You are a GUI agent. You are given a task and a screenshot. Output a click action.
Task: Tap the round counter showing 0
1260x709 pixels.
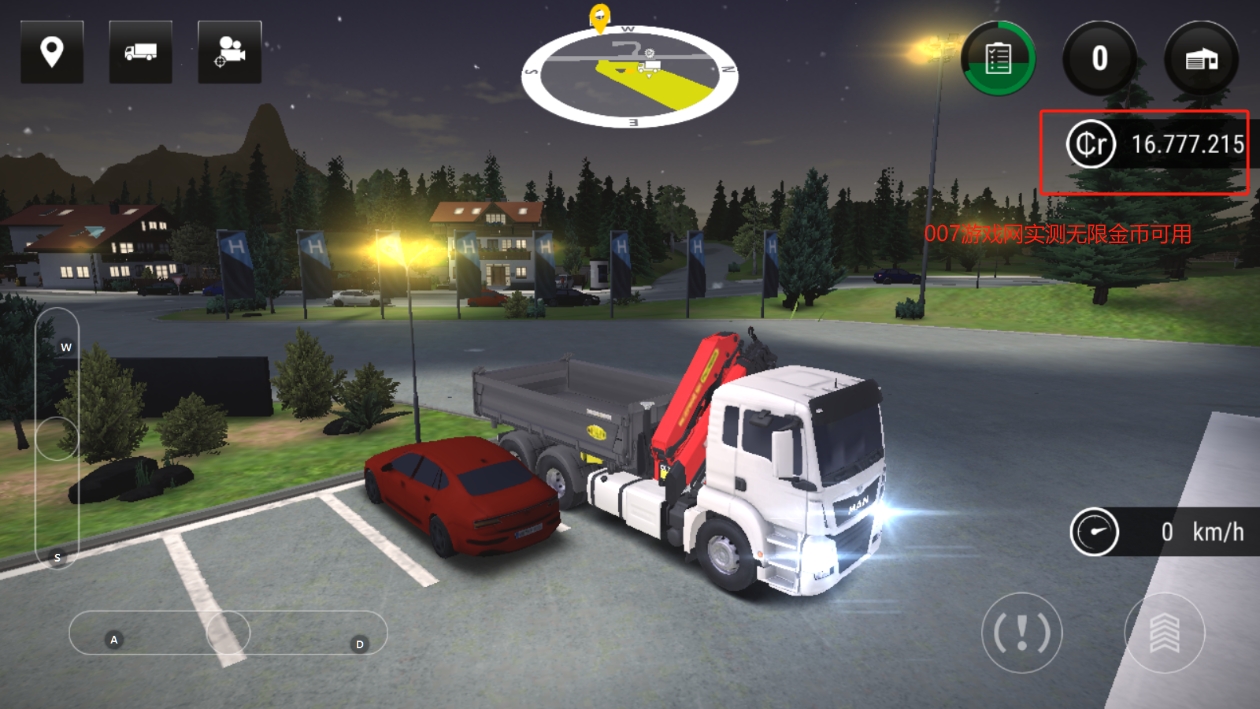pos(1099,59)
